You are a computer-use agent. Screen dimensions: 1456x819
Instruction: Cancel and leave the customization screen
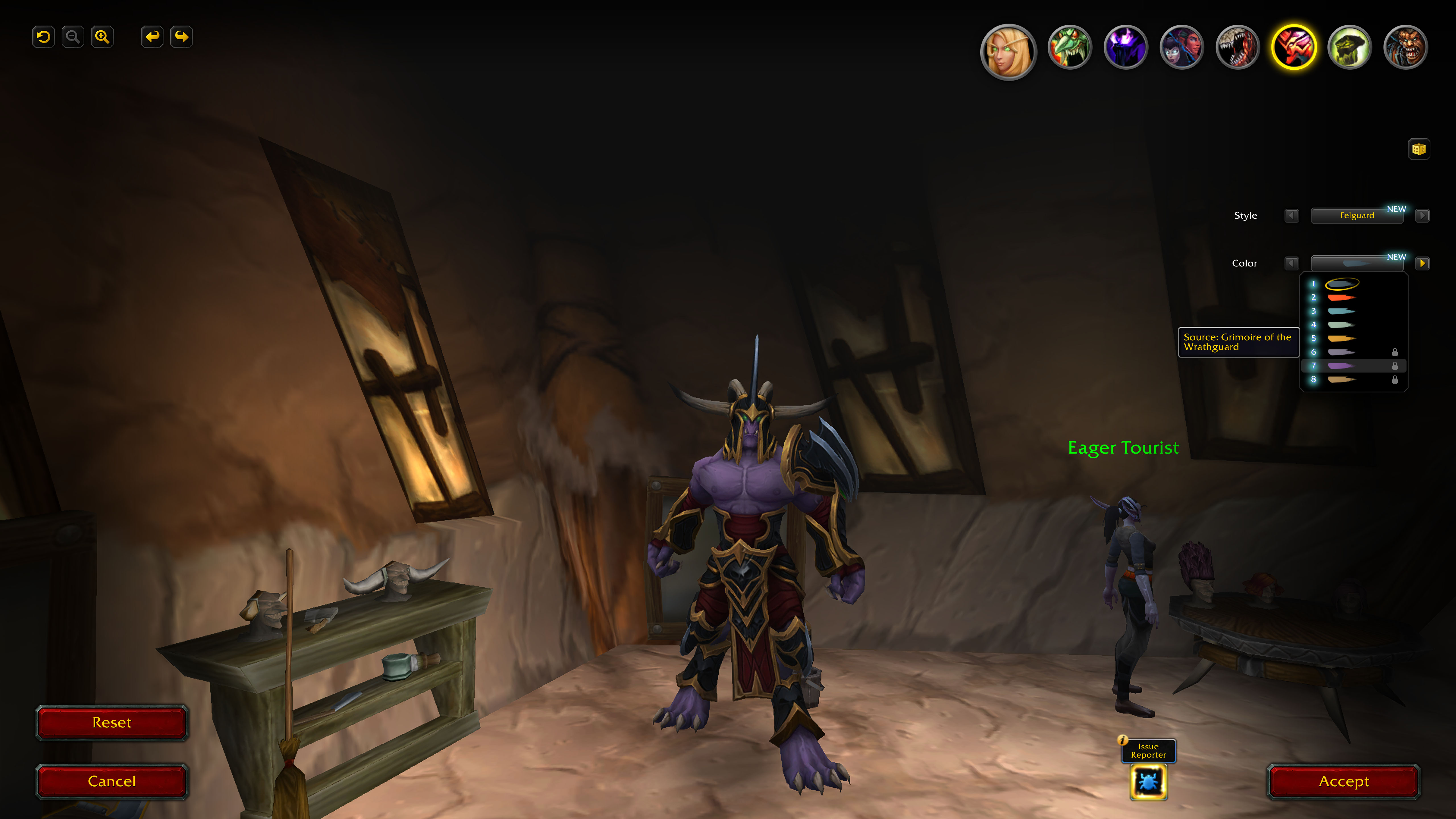coord(112,781)
